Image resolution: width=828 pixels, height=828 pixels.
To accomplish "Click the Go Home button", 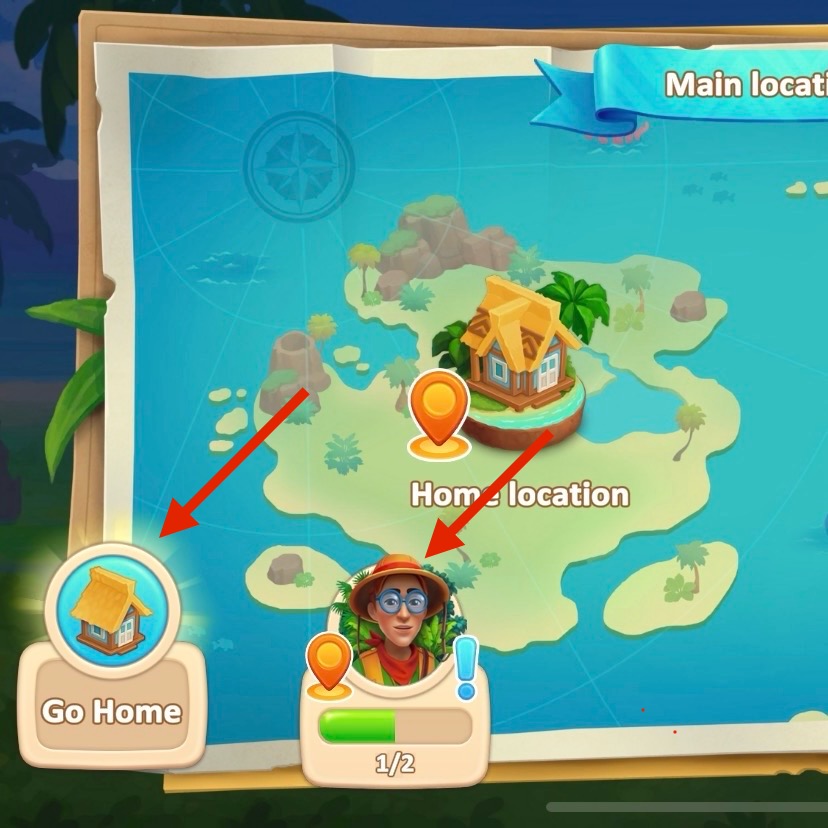I will click(x=112, y=660).
